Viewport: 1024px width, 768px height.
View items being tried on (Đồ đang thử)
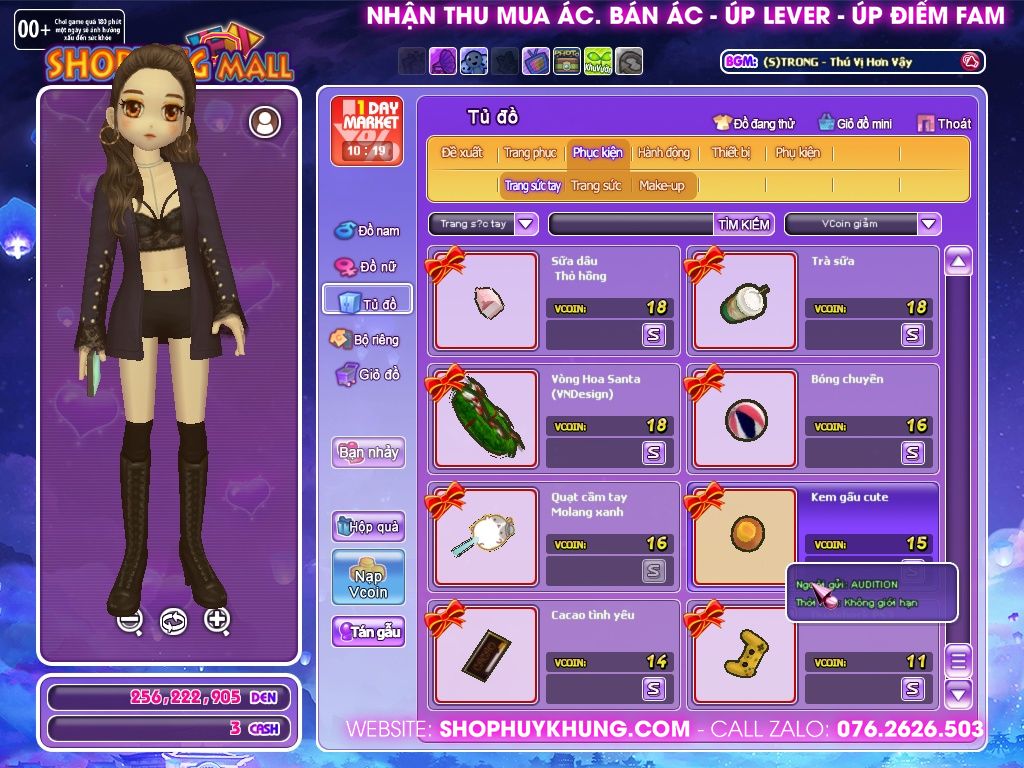point(754,124)
